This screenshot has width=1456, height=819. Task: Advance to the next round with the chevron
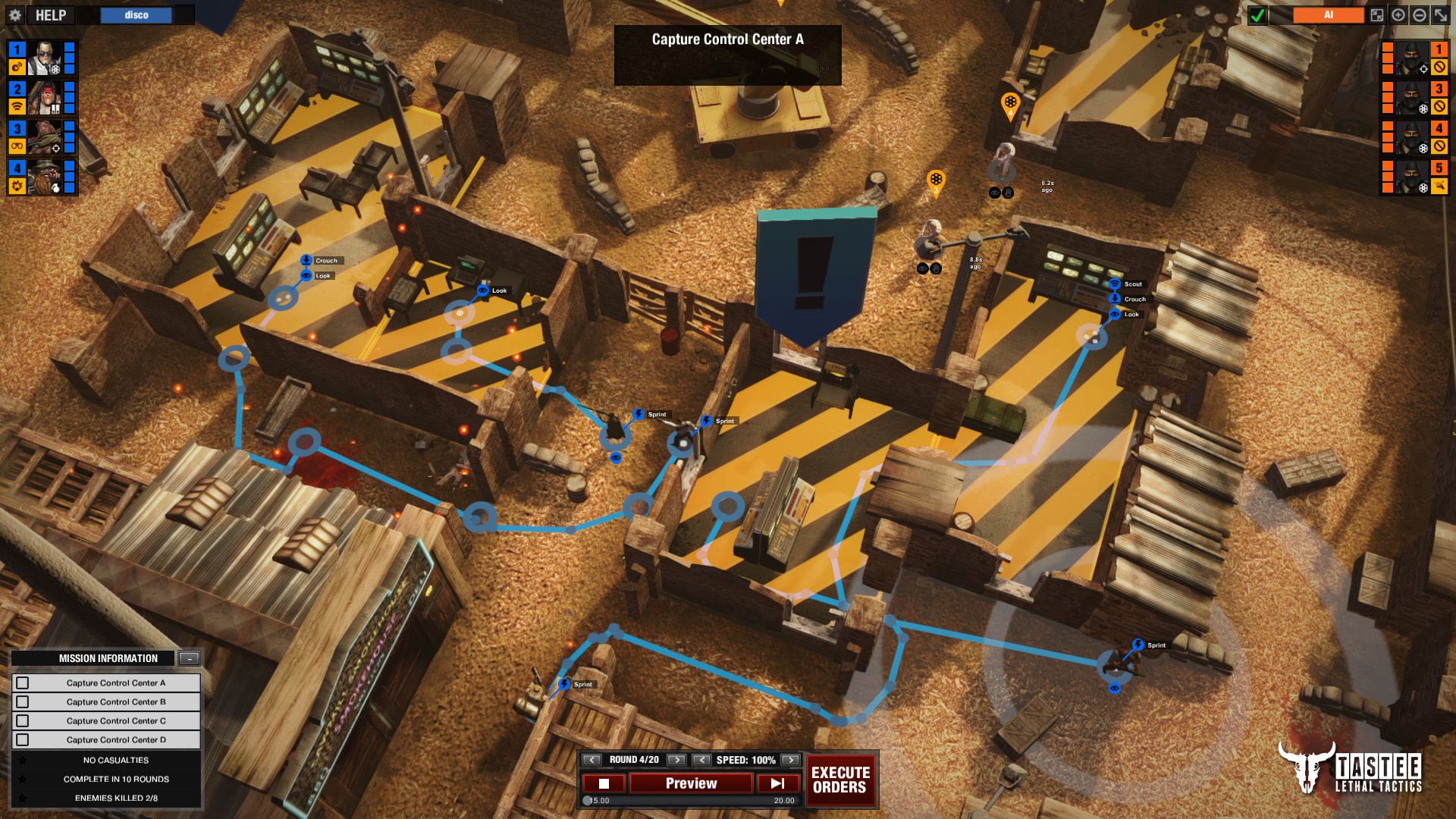(x=676, y=760)
